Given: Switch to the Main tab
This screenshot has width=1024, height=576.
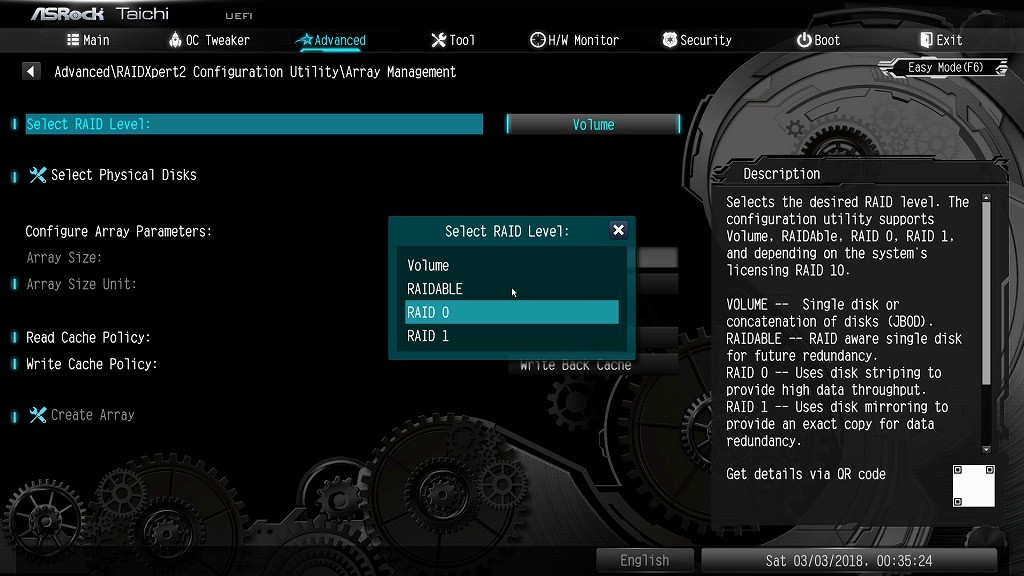Looking at the screenshot, I should click(x=88, y=40).
